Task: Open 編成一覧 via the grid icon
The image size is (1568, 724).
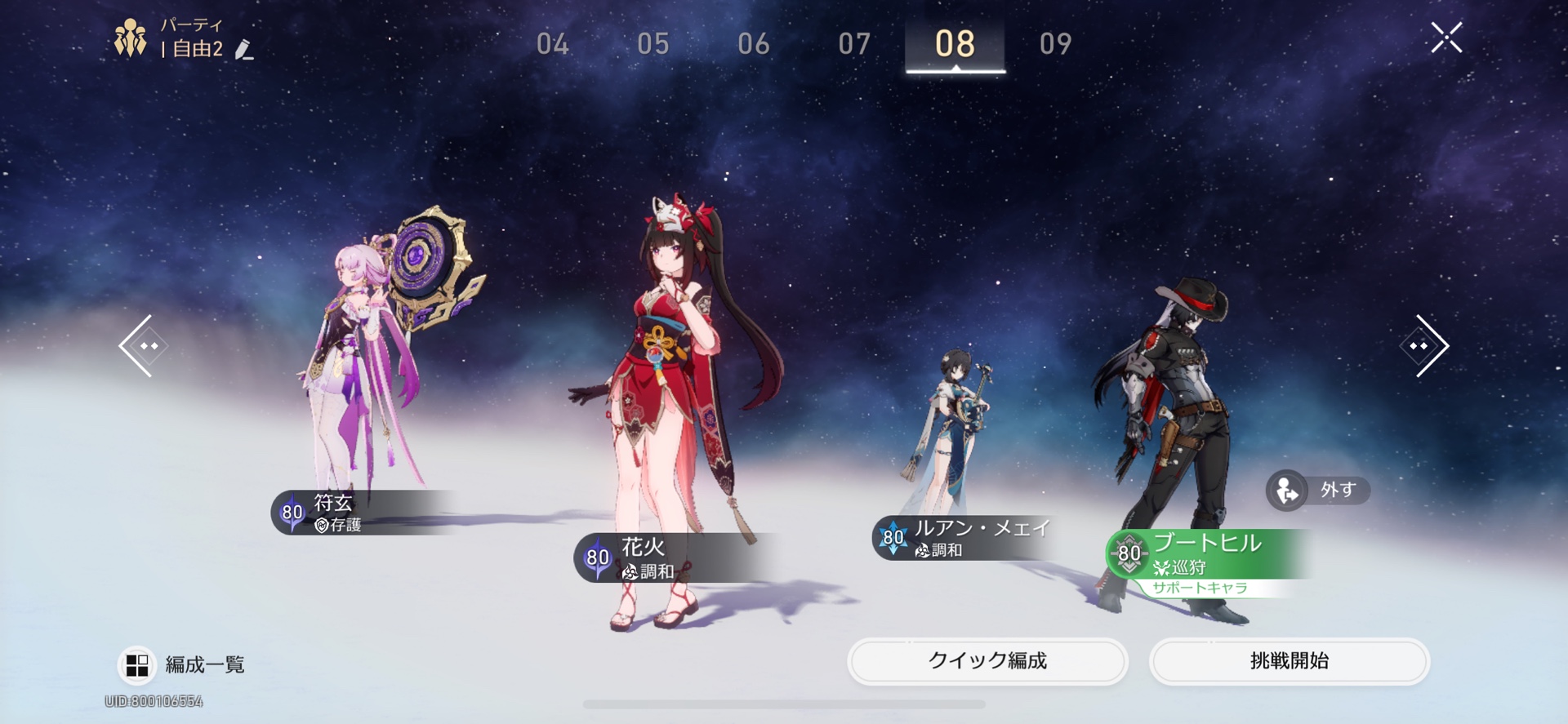Action: pos(137,664)
